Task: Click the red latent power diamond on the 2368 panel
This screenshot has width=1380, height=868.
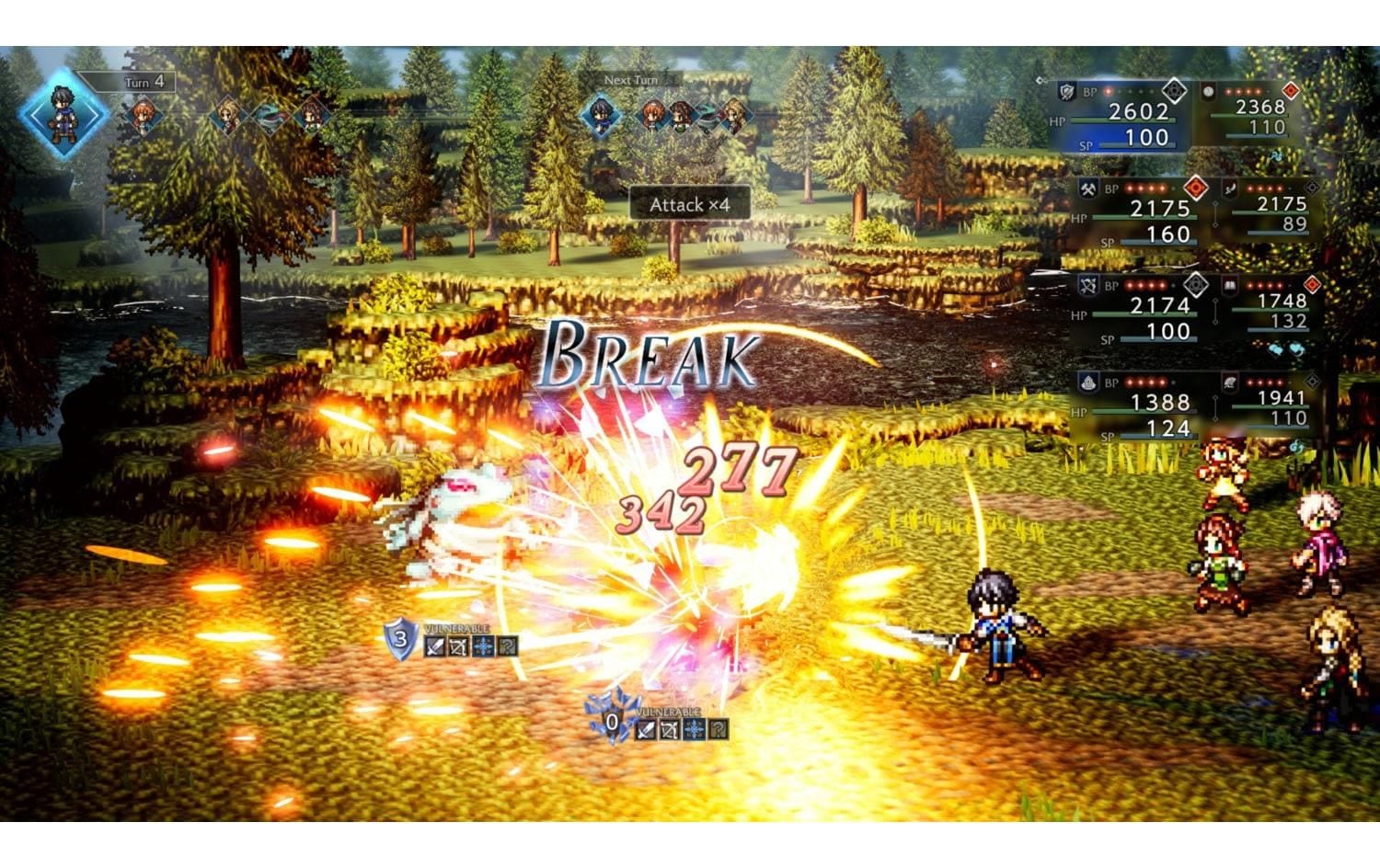Action: click(x=1293, y=90)
